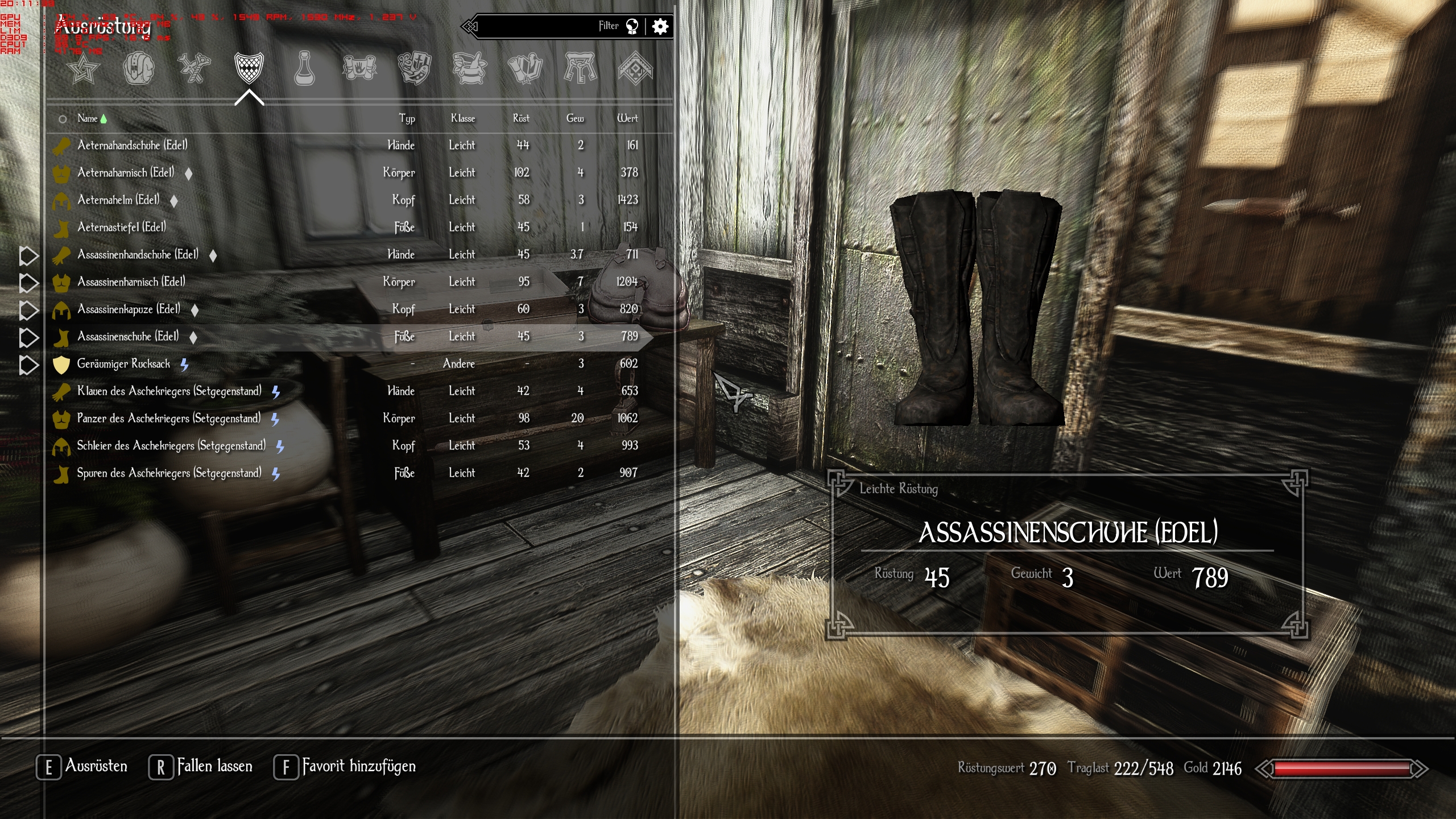The image size is (1456, 819).
Task: Select Assassinenhandschuhe (Edel) gloves
Action: tap(138, 255)
